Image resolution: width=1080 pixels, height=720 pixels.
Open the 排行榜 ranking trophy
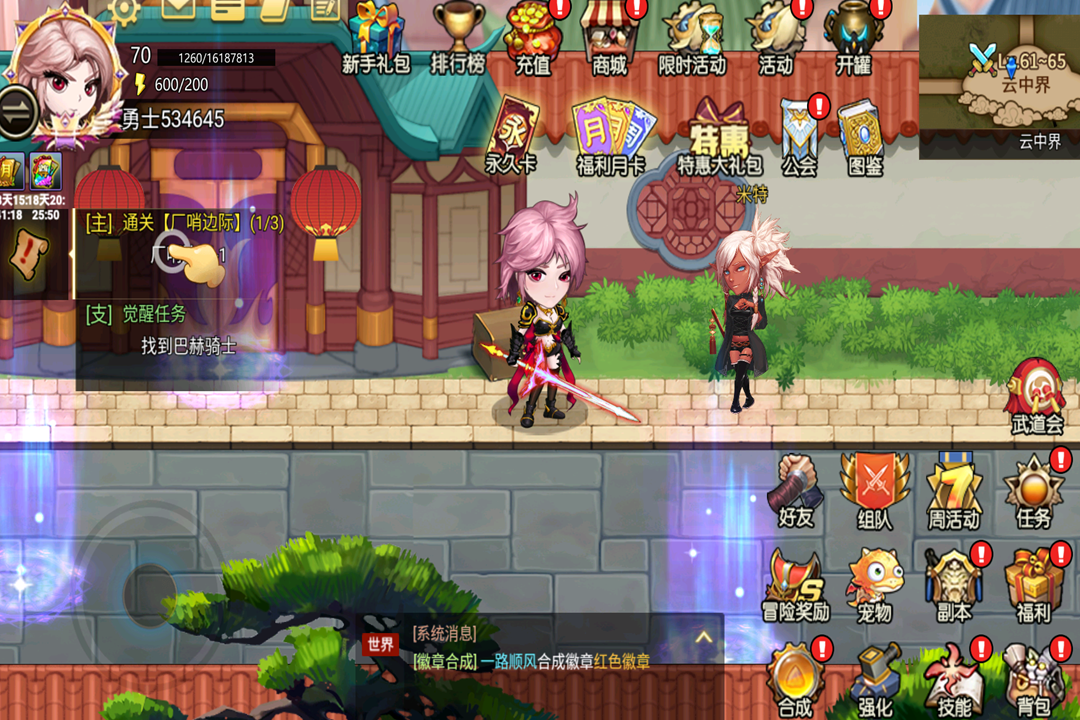(458, 36)
